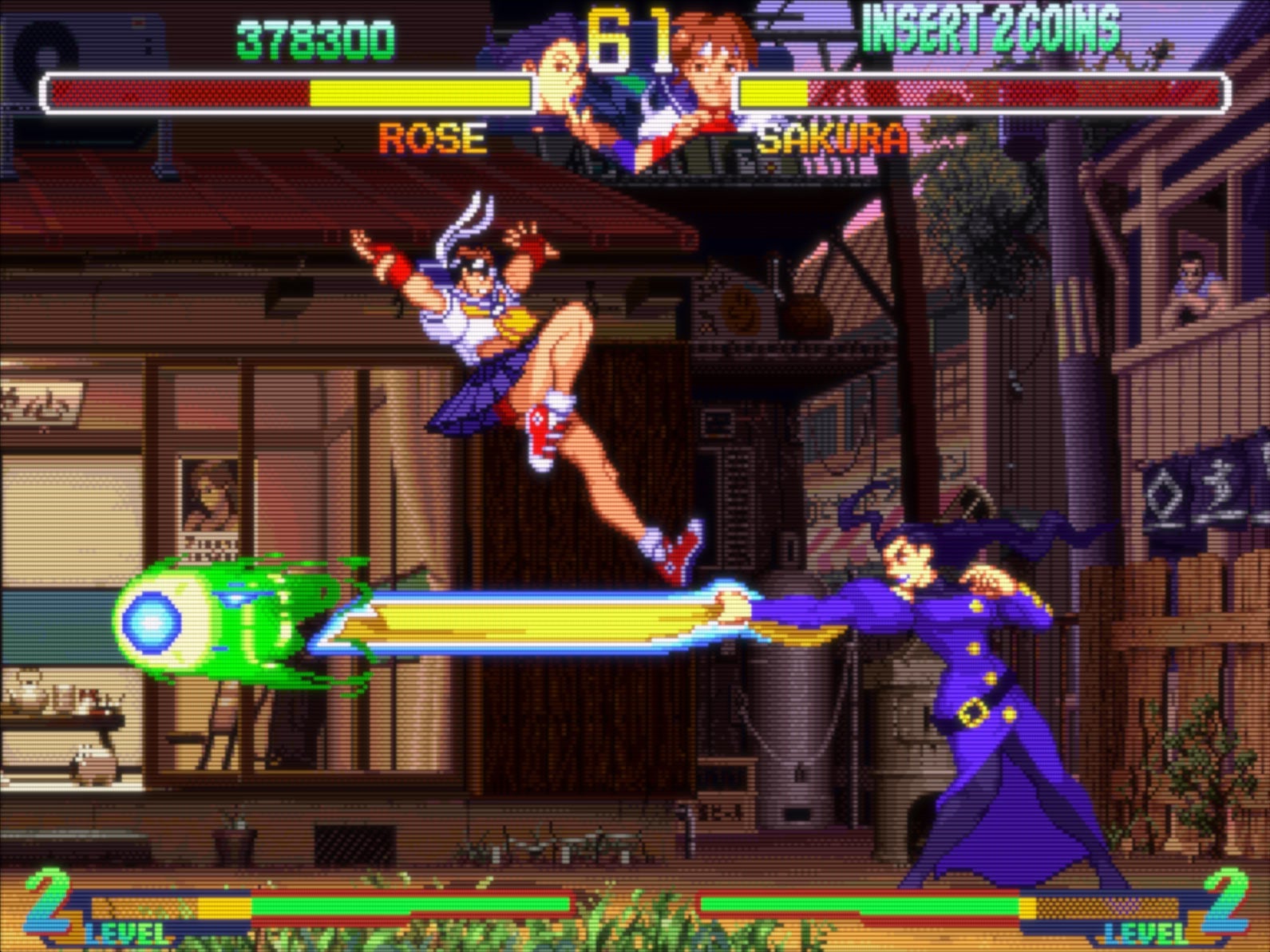Click the ROSE name label
This screenshot has height=952, width=1270.
[x=430, y=139]
